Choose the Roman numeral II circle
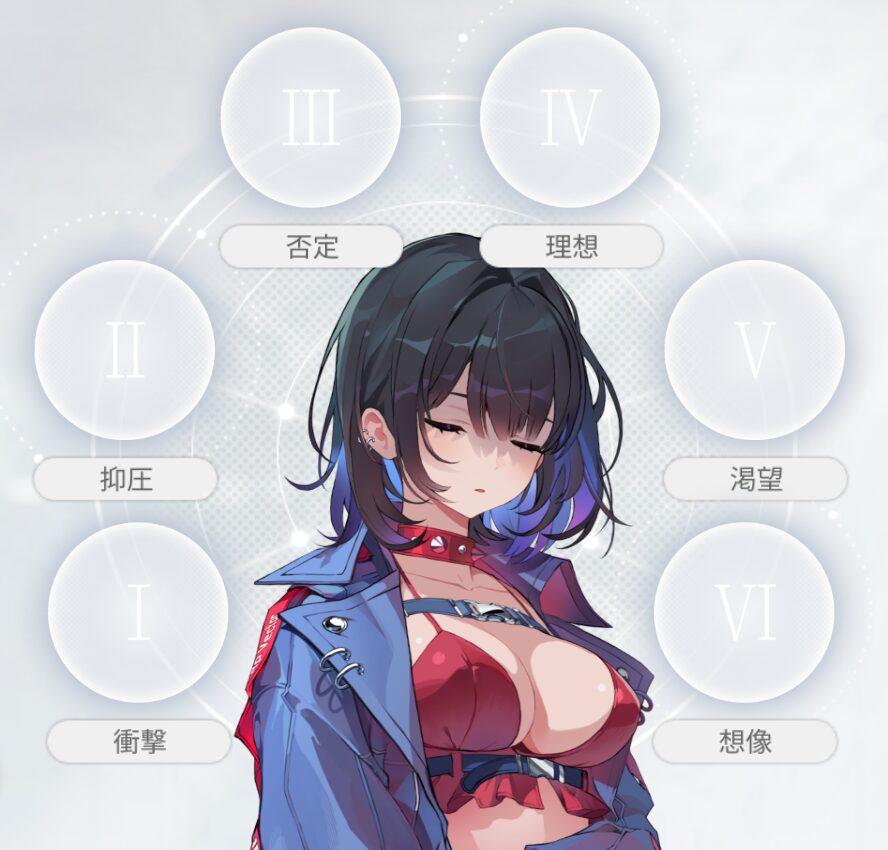Screen dimensions: 888x850 (x=125, y=350)
